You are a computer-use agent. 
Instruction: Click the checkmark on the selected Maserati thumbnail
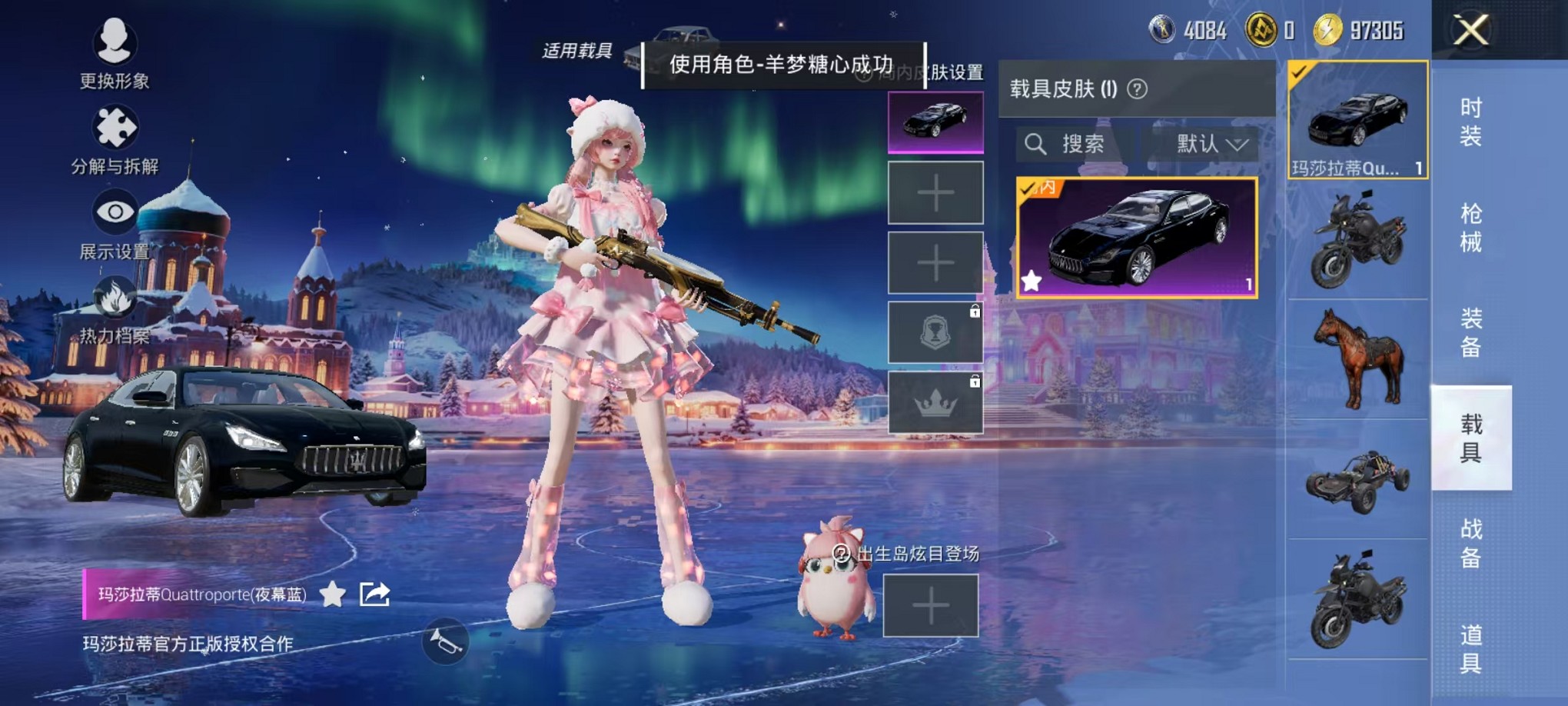pyautogui.click(x=1300, y=71)
